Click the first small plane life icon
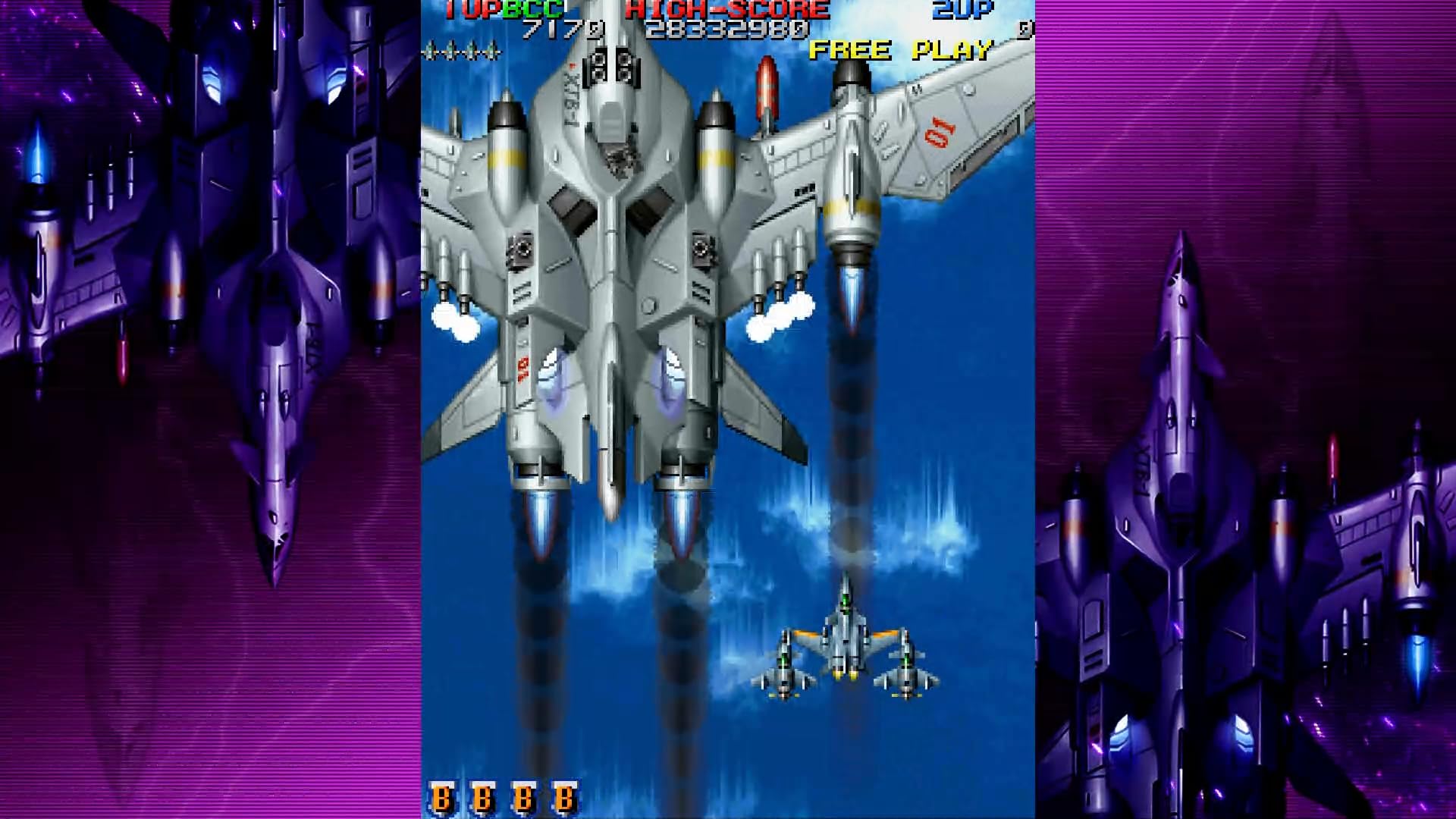 coord(434,48)
